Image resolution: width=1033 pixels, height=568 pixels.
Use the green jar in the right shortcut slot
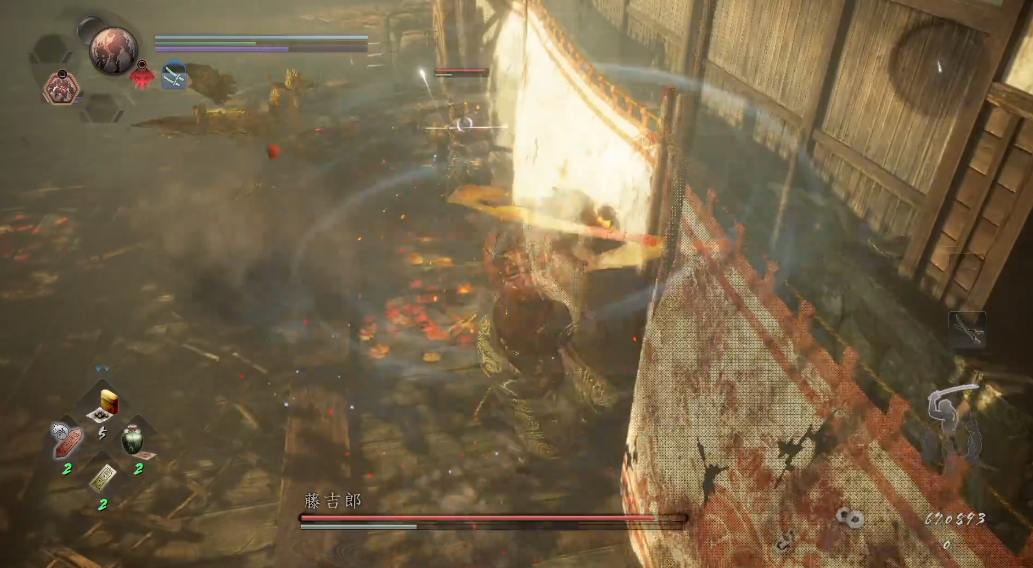(133, 438)
